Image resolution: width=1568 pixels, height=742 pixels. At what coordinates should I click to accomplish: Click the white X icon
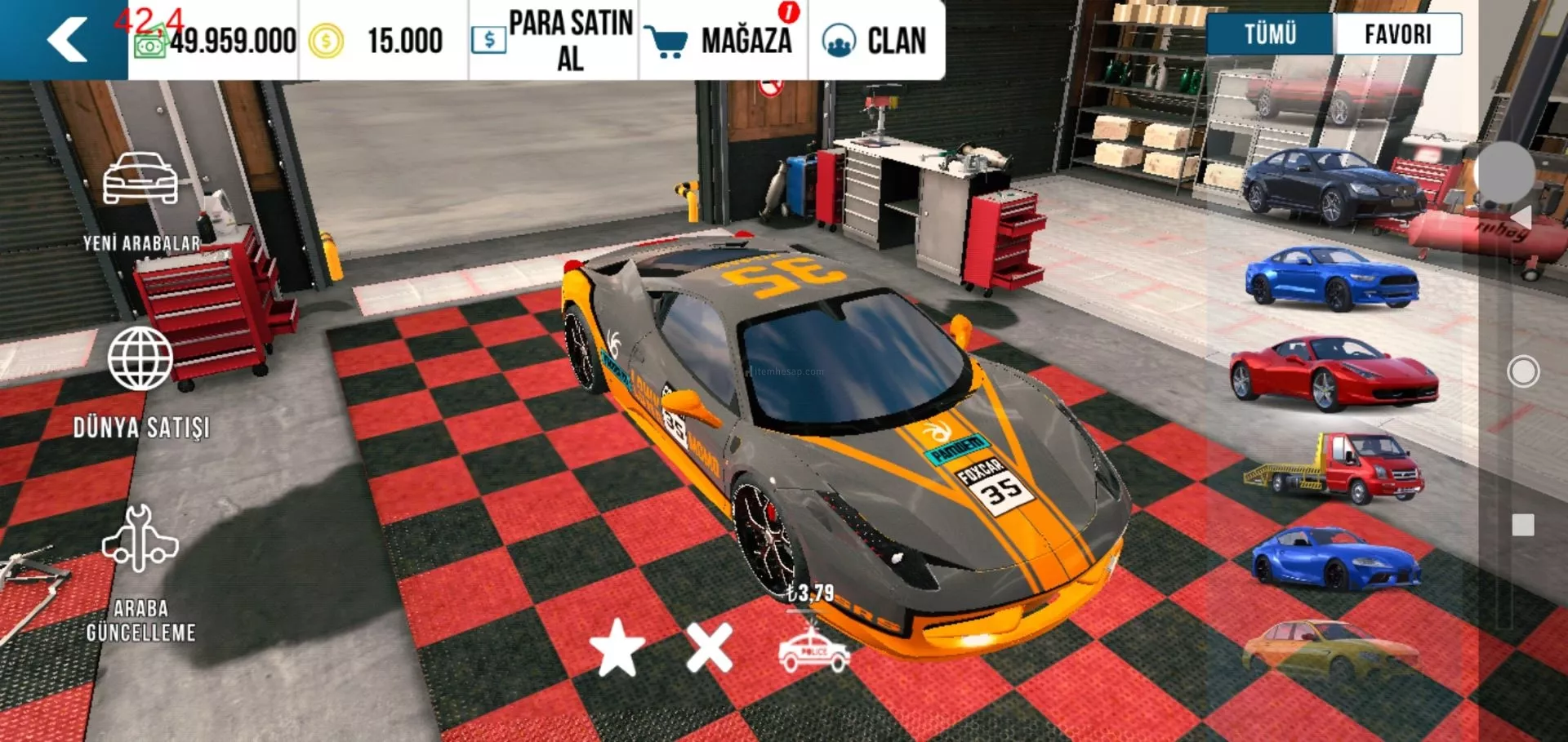click(x=709, y=647)
